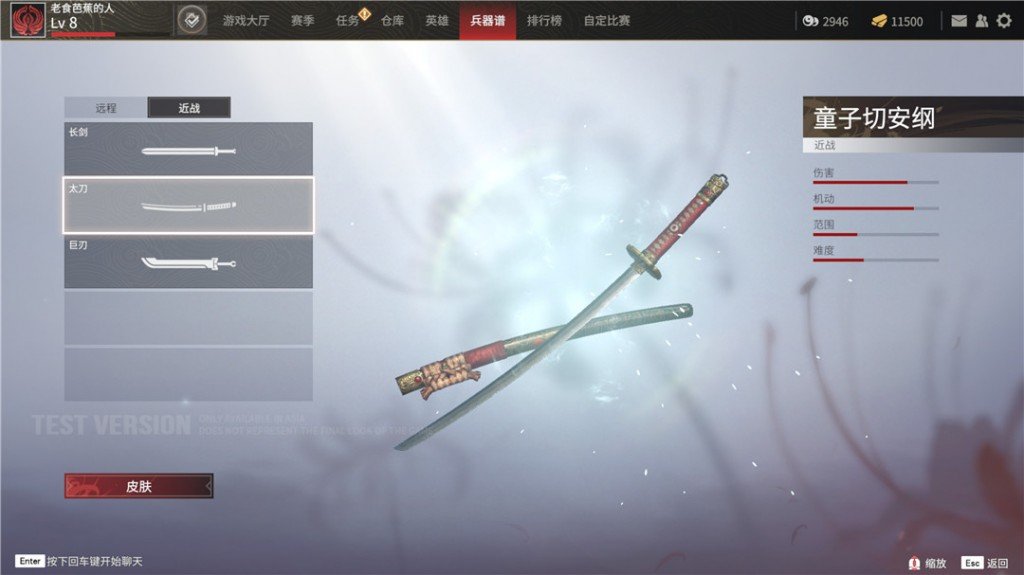This screenshot has height=575, width=1024.
Task: Choose the 长剑 longsword entry
Action: point(188,149)
